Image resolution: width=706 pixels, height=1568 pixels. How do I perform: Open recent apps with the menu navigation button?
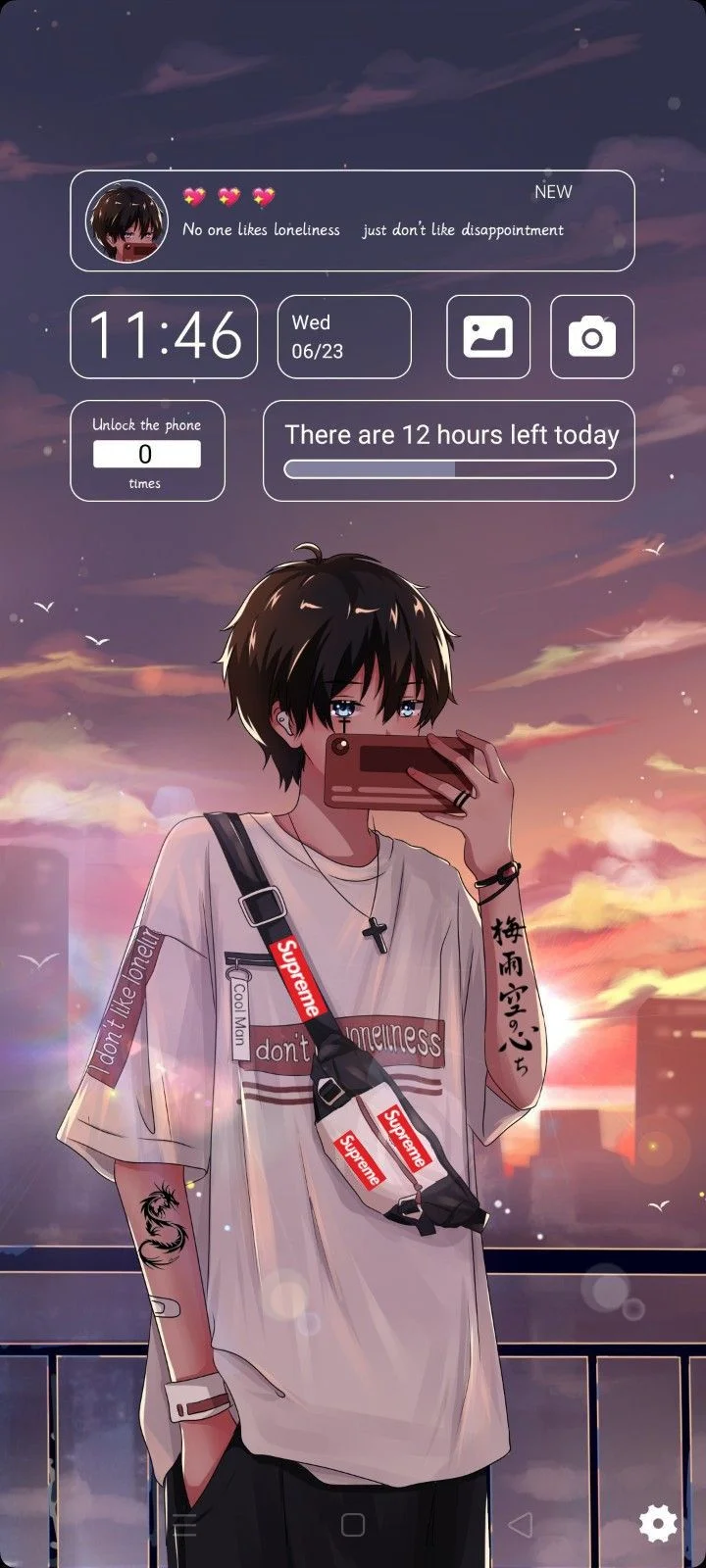click(184, 1524)
